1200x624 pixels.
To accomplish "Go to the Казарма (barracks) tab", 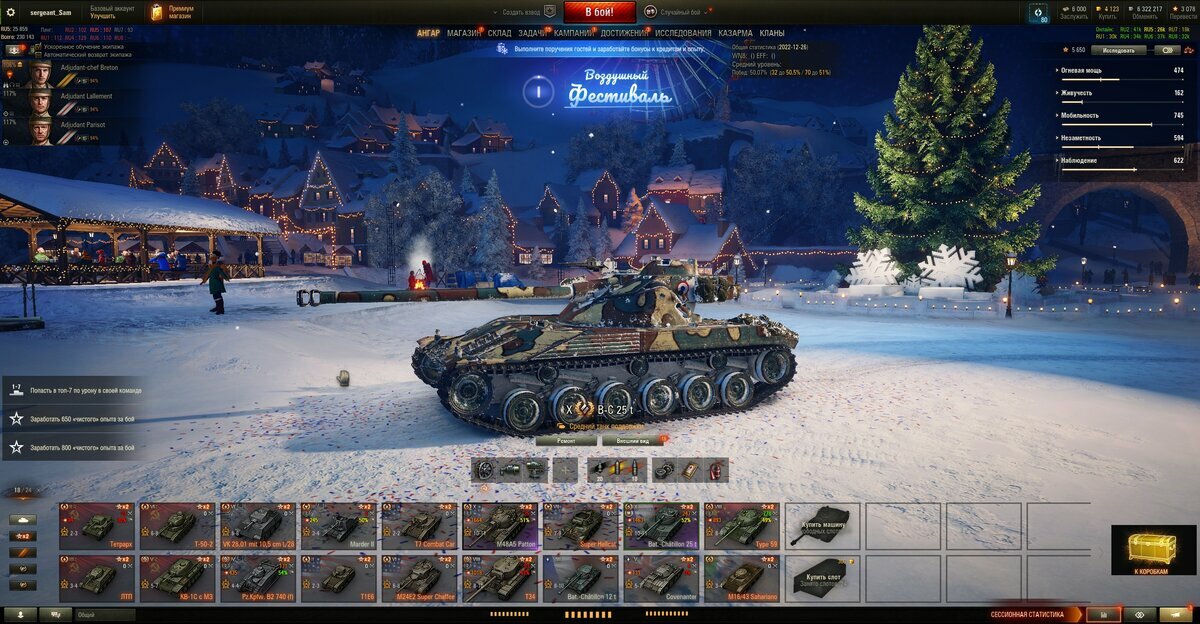I will click(x=735, y=33).
